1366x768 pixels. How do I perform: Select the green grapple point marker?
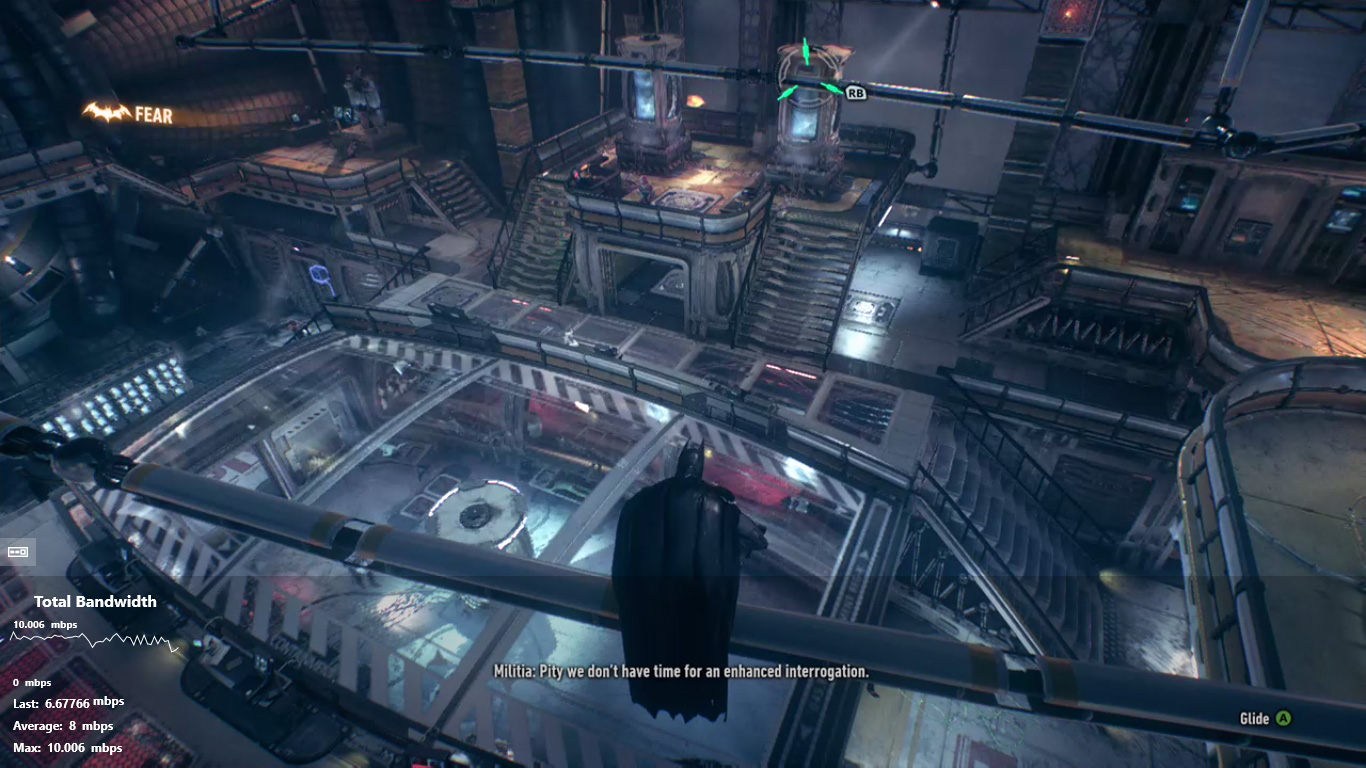[x=806, y=72]
